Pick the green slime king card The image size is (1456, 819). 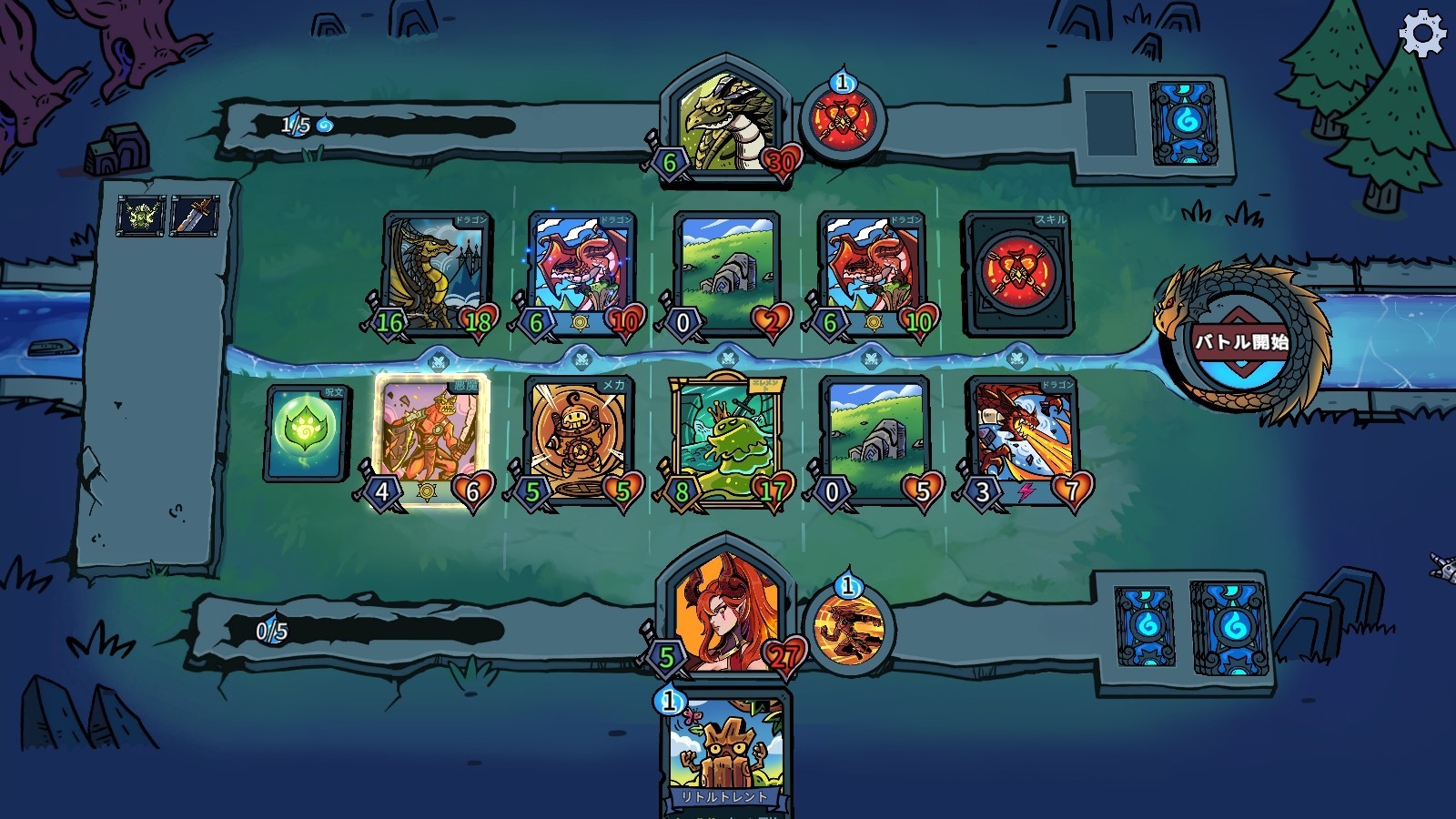click(725, 439)
